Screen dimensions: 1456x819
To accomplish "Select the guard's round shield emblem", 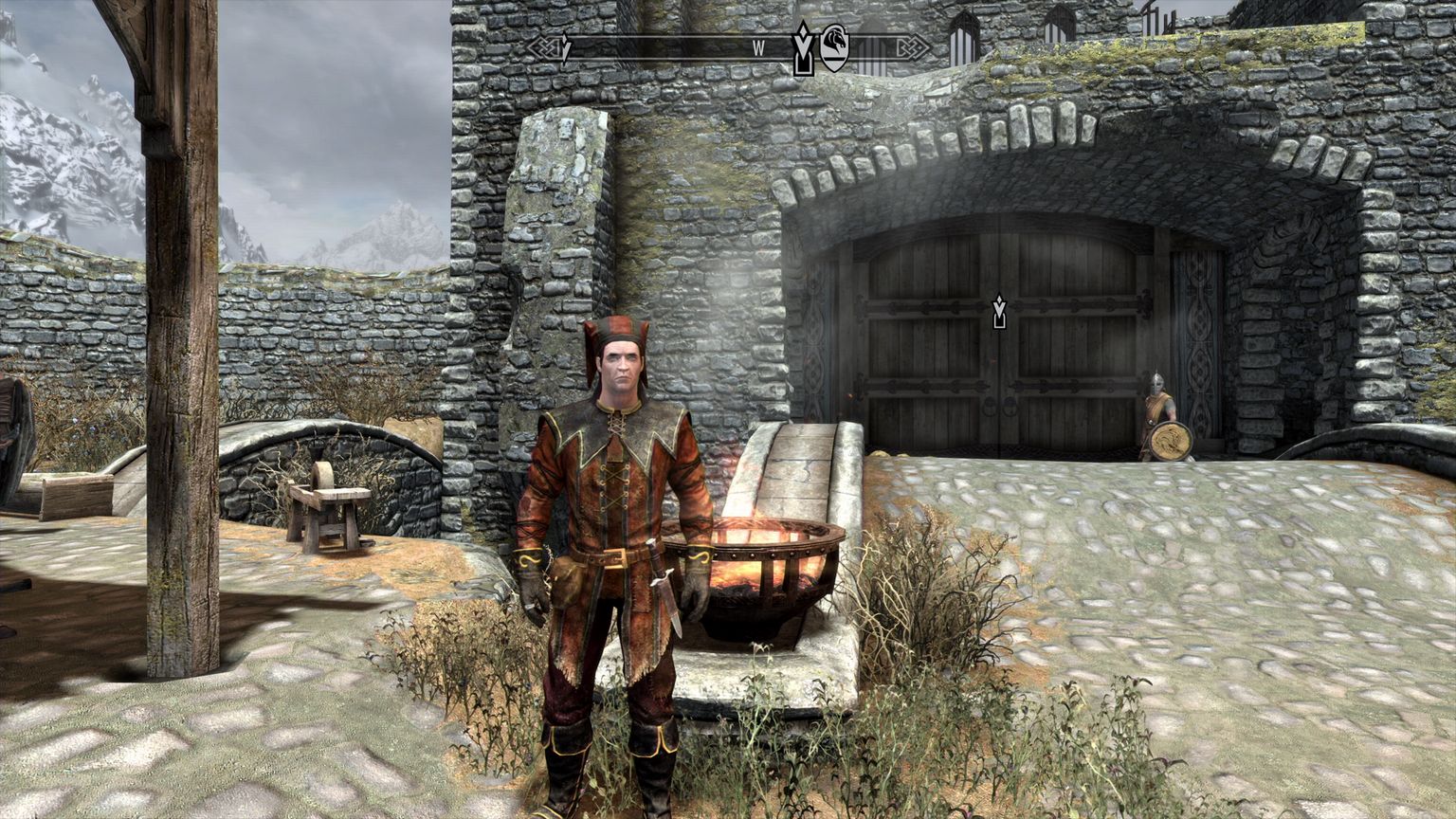I will click(1171, 438).
